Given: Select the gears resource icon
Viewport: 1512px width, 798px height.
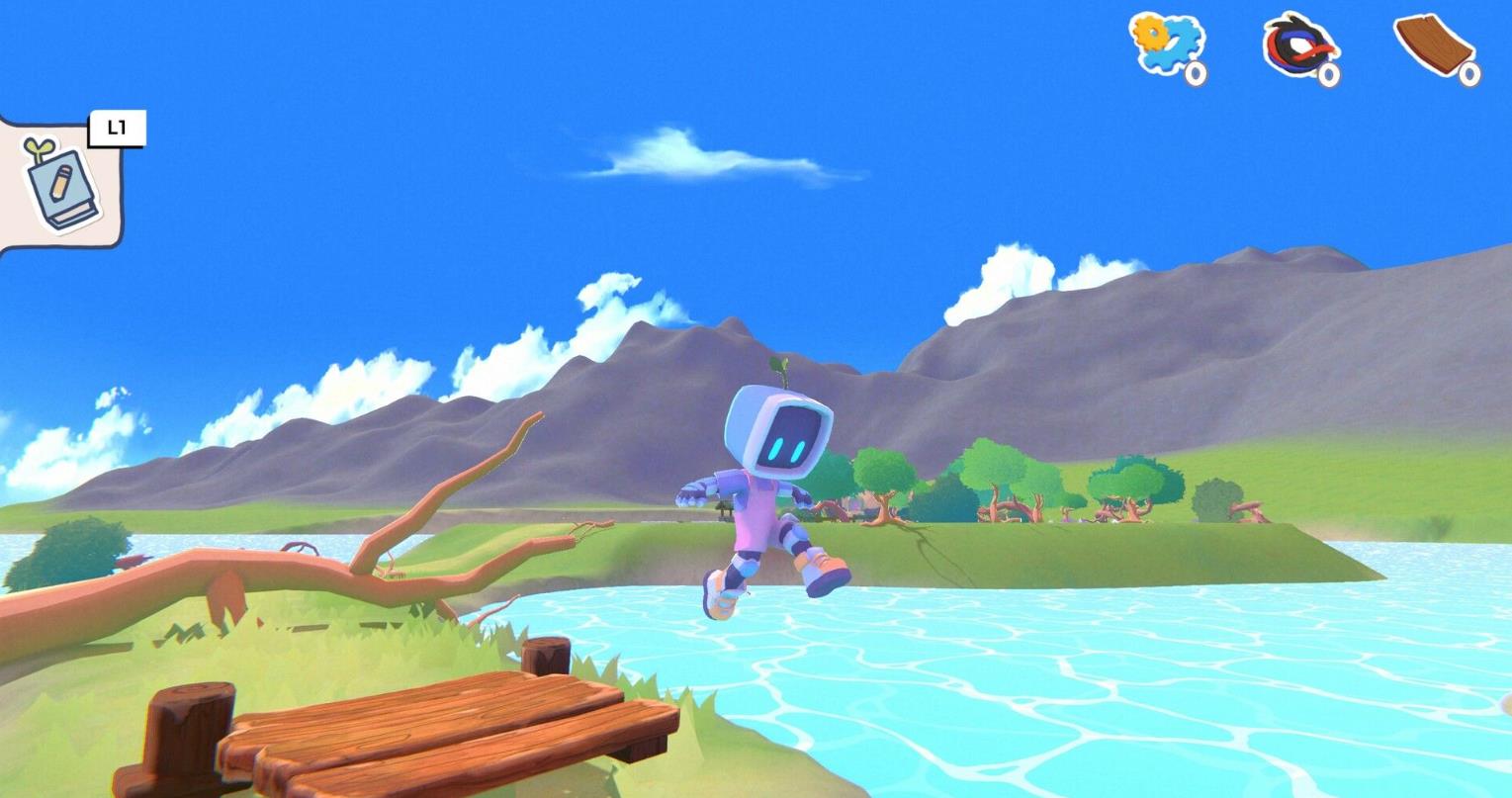Looking at the screenshot, I should point(1165,44).
